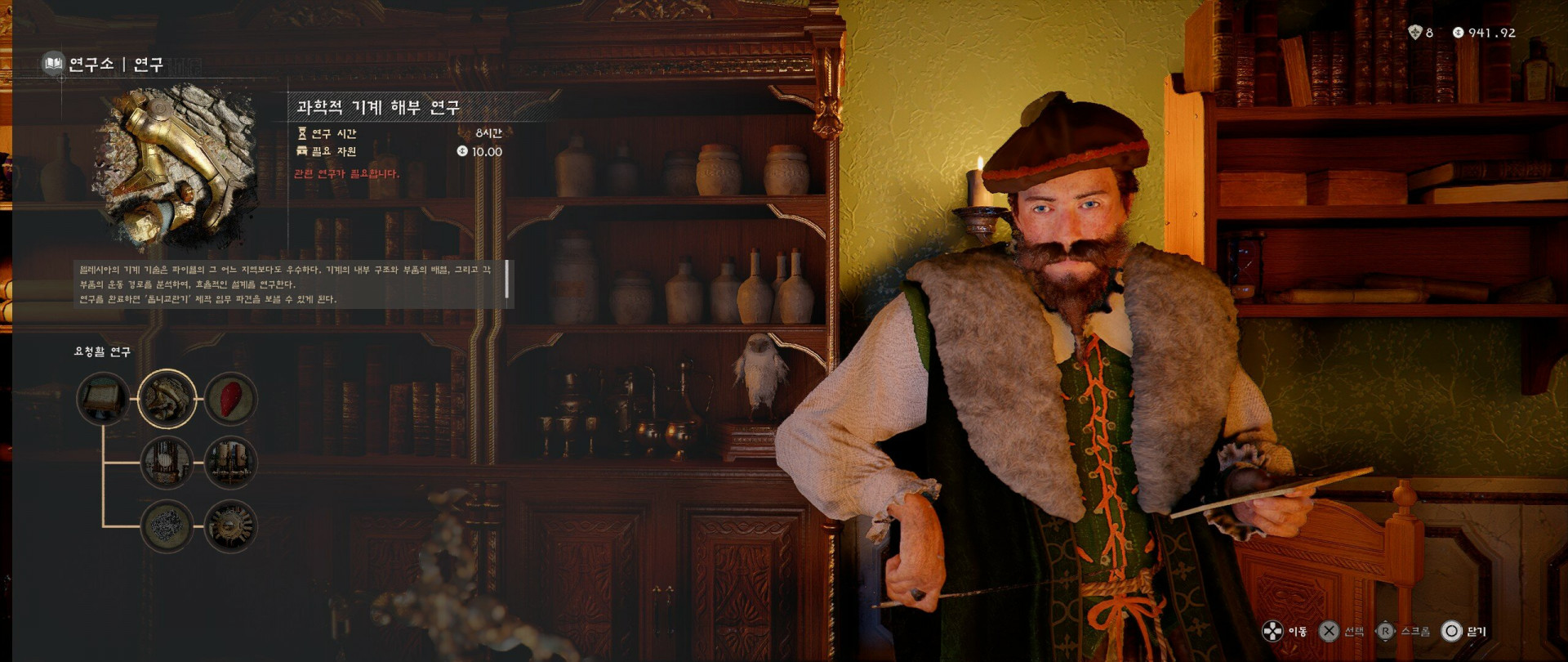Choose the brass cogwheel research node

(x=230, y=526)
